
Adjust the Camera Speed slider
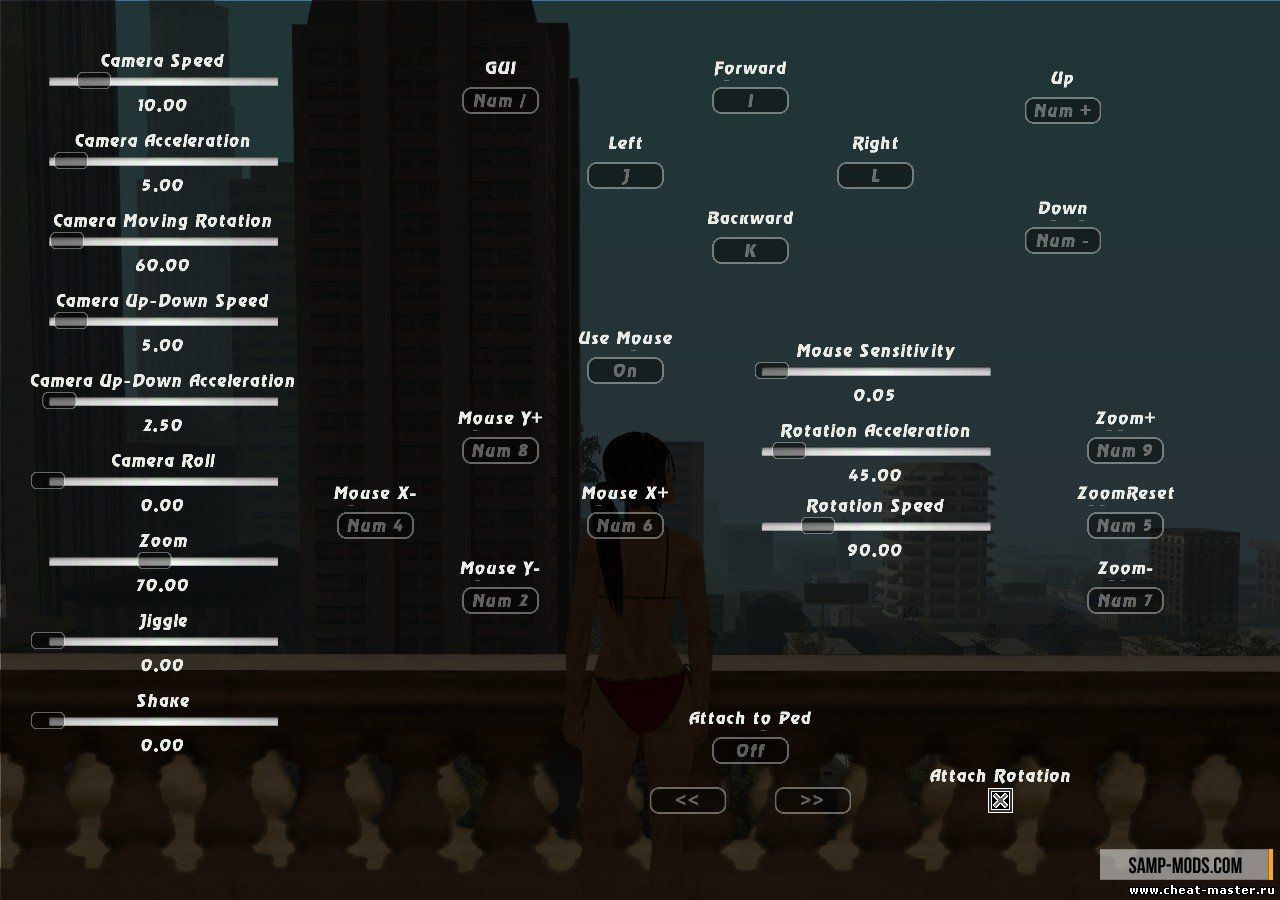[x=93, y=81]
